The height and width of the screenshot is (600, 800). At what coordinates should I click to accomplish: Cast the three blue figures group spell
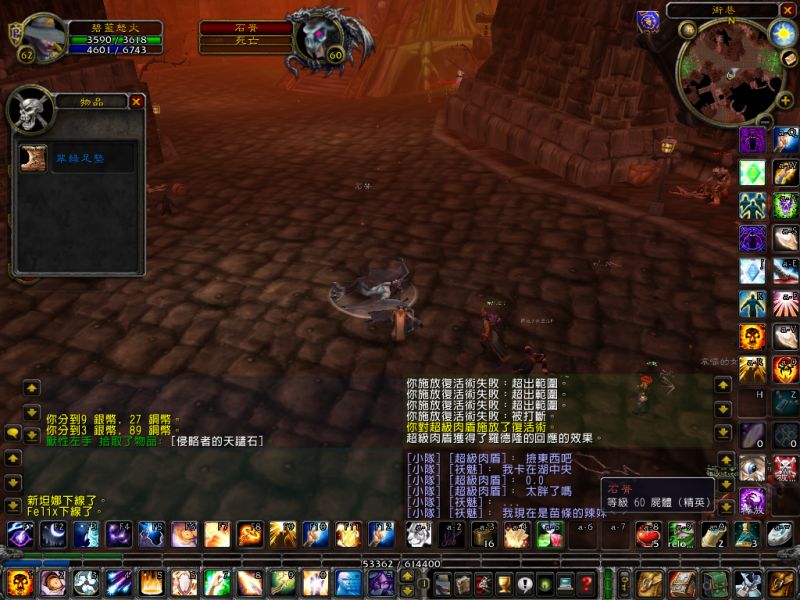752,206
